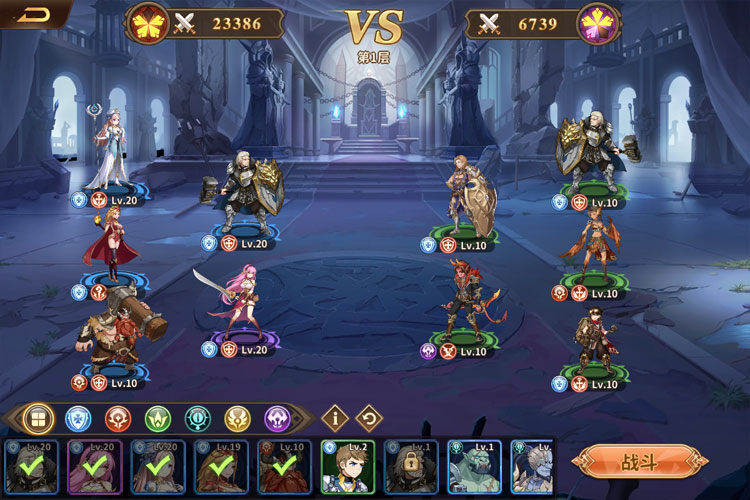Select the pink-haired swordswoman on the formation
The image size is (750, 500).
click(x=238, y=302)
